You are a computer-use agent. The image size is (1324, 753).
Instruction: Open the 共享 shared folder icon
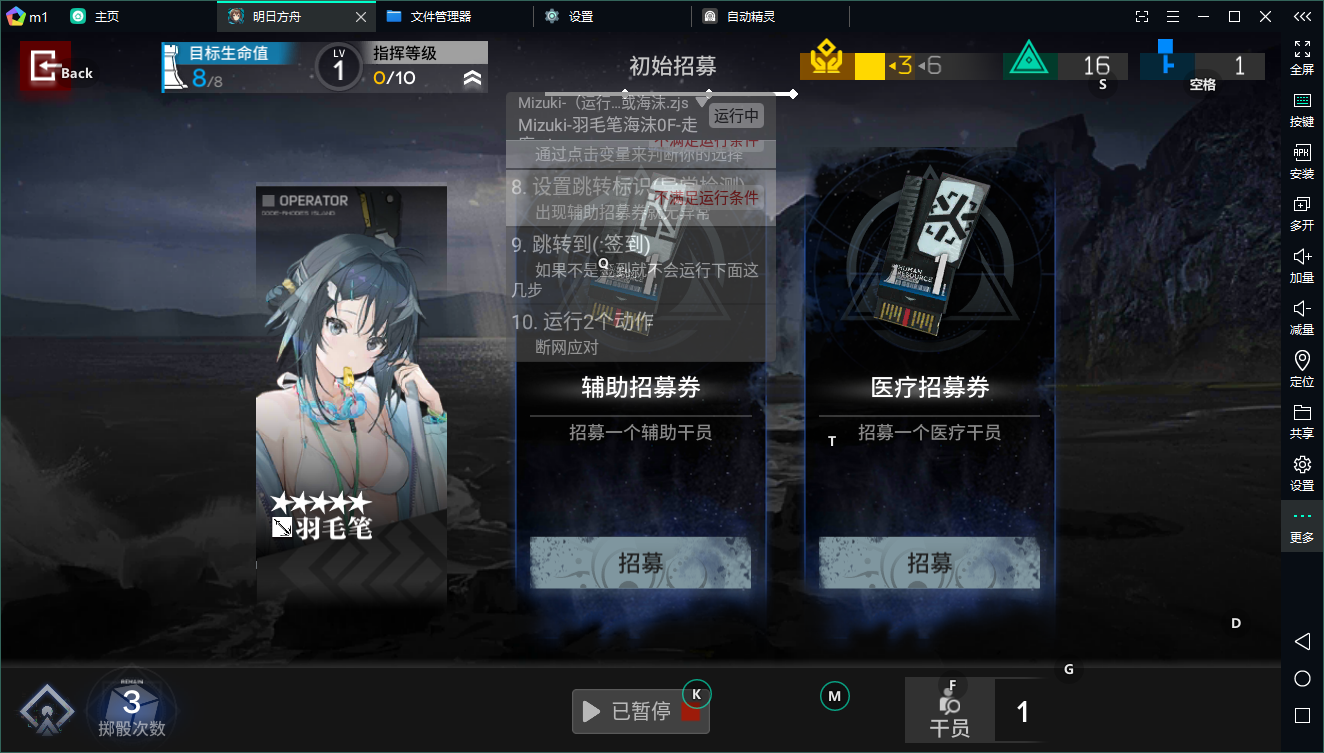tap(1302, 421)
